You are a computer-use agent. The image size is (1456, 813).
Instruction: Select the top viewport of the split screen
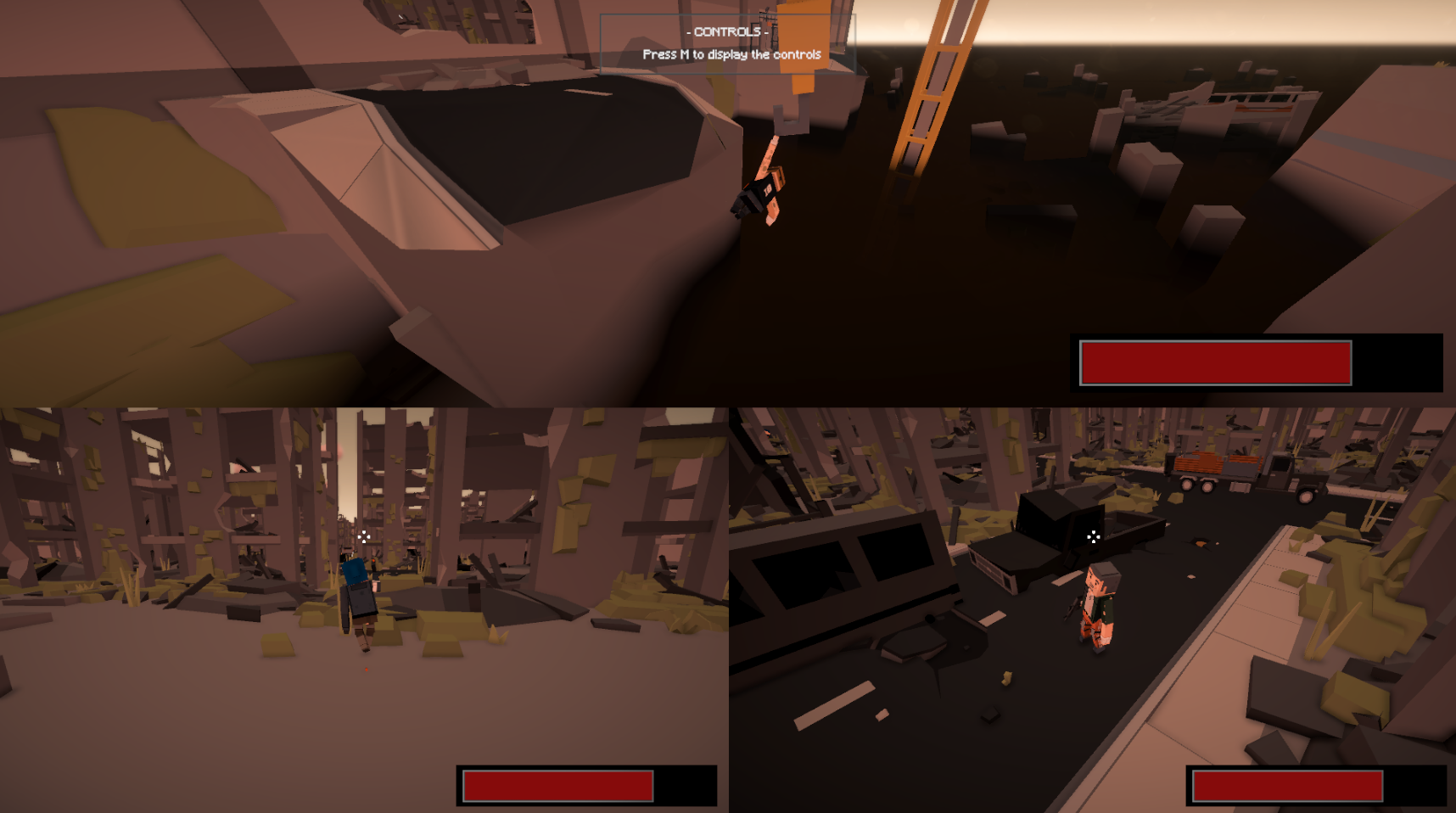click(x=728, y=204)
